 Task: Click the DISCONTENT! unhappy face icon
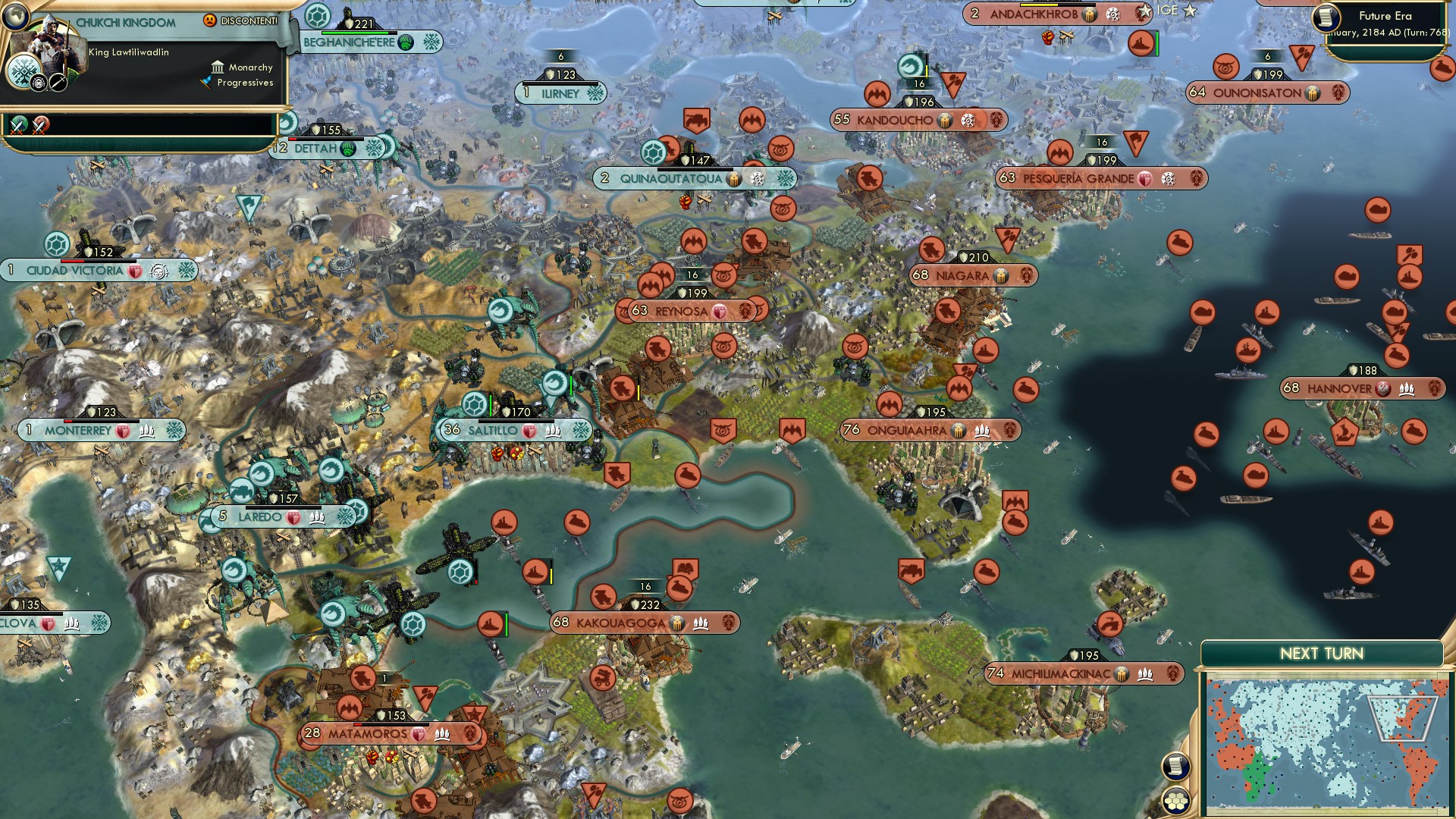click(x=209, y=20)
